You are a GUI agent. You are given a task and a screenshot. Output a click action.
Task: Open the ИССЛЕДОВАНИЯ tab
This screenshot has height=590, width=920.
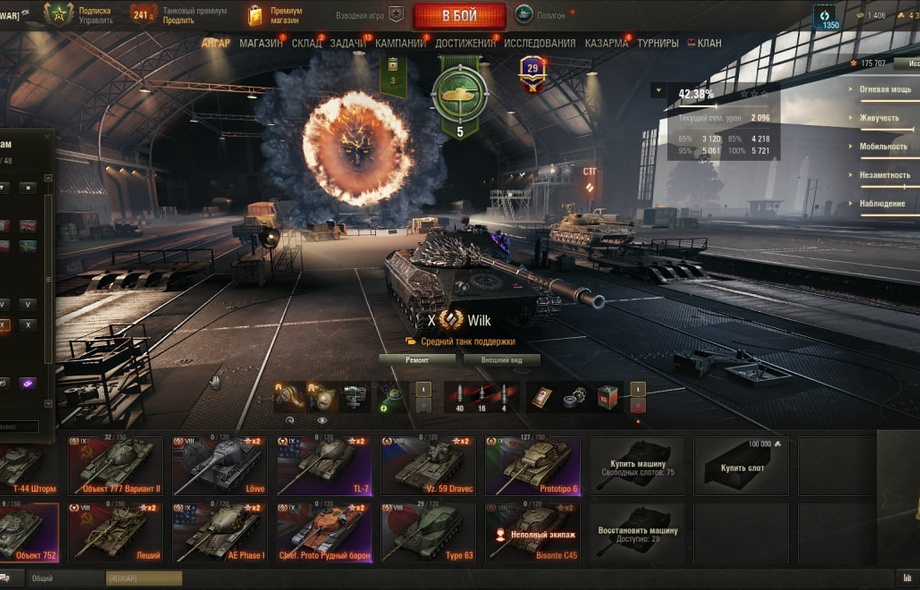point(539,44)
